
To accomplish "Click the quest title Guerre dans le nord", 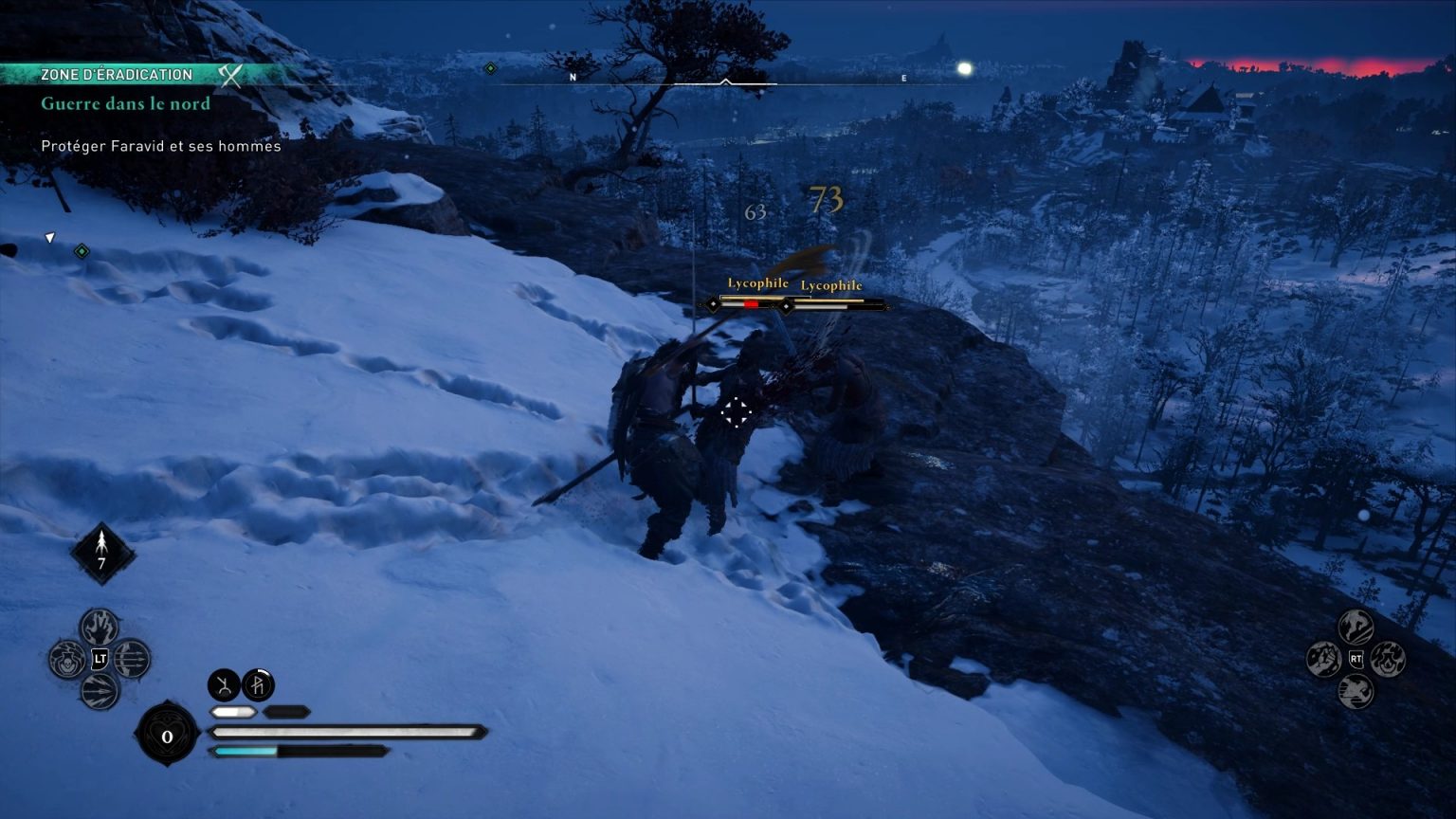I will [x=124, y=103].
